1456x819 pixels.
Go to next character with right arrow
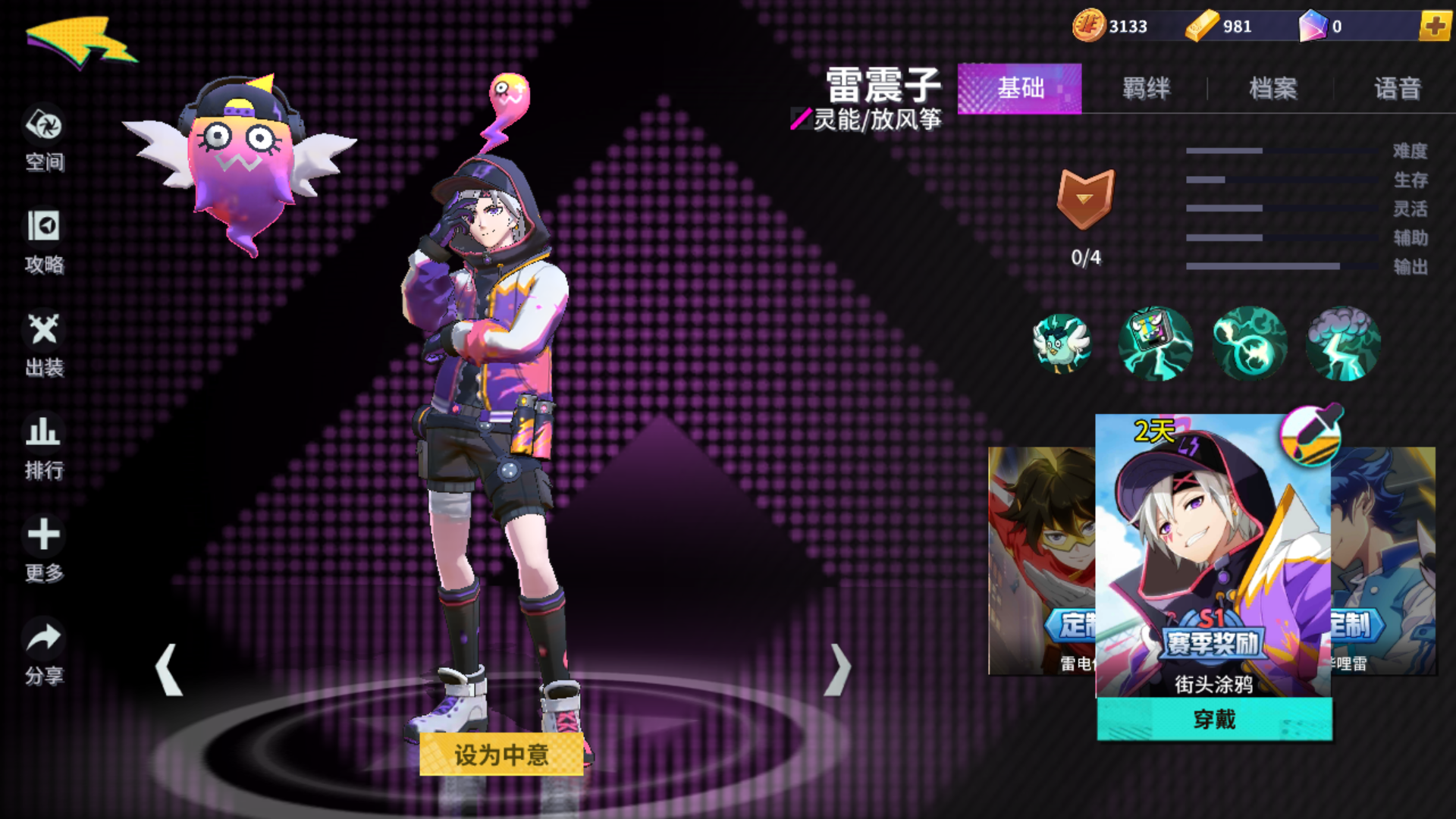(839, 671)
